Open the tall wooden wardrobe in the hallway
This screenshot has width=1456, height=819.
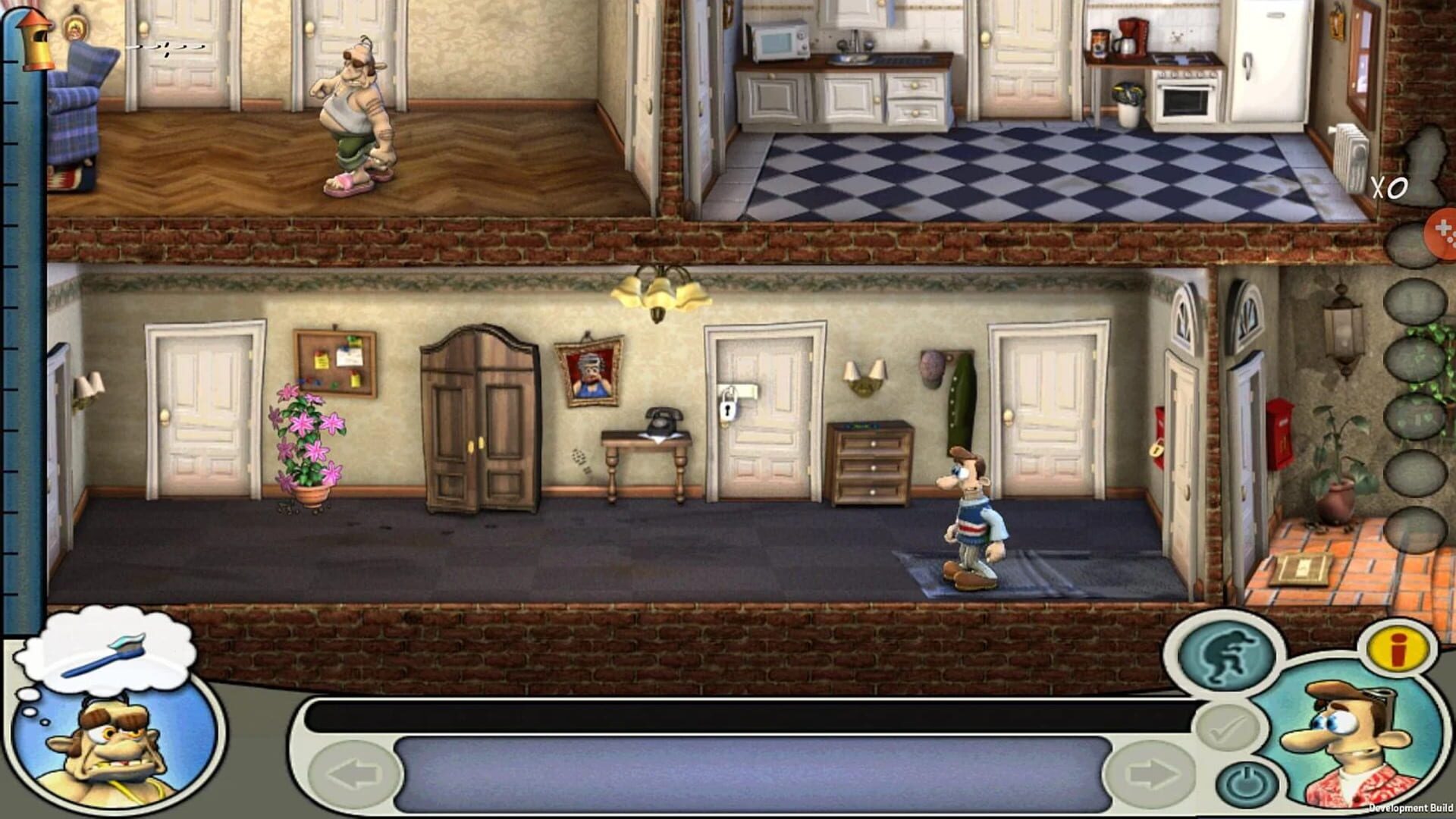pos(479,421)
